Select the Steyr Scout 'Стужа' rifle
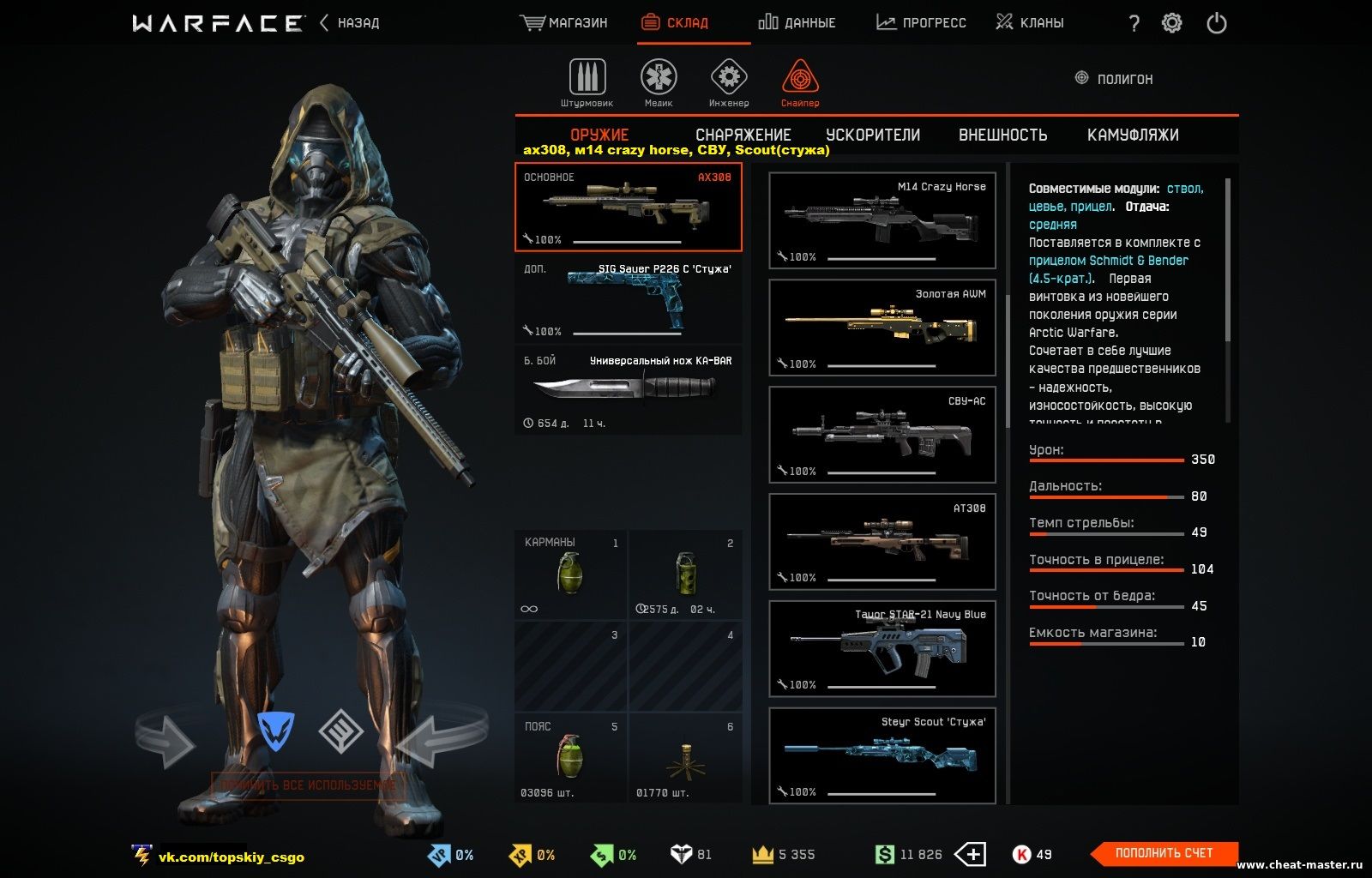 [882, 755]
